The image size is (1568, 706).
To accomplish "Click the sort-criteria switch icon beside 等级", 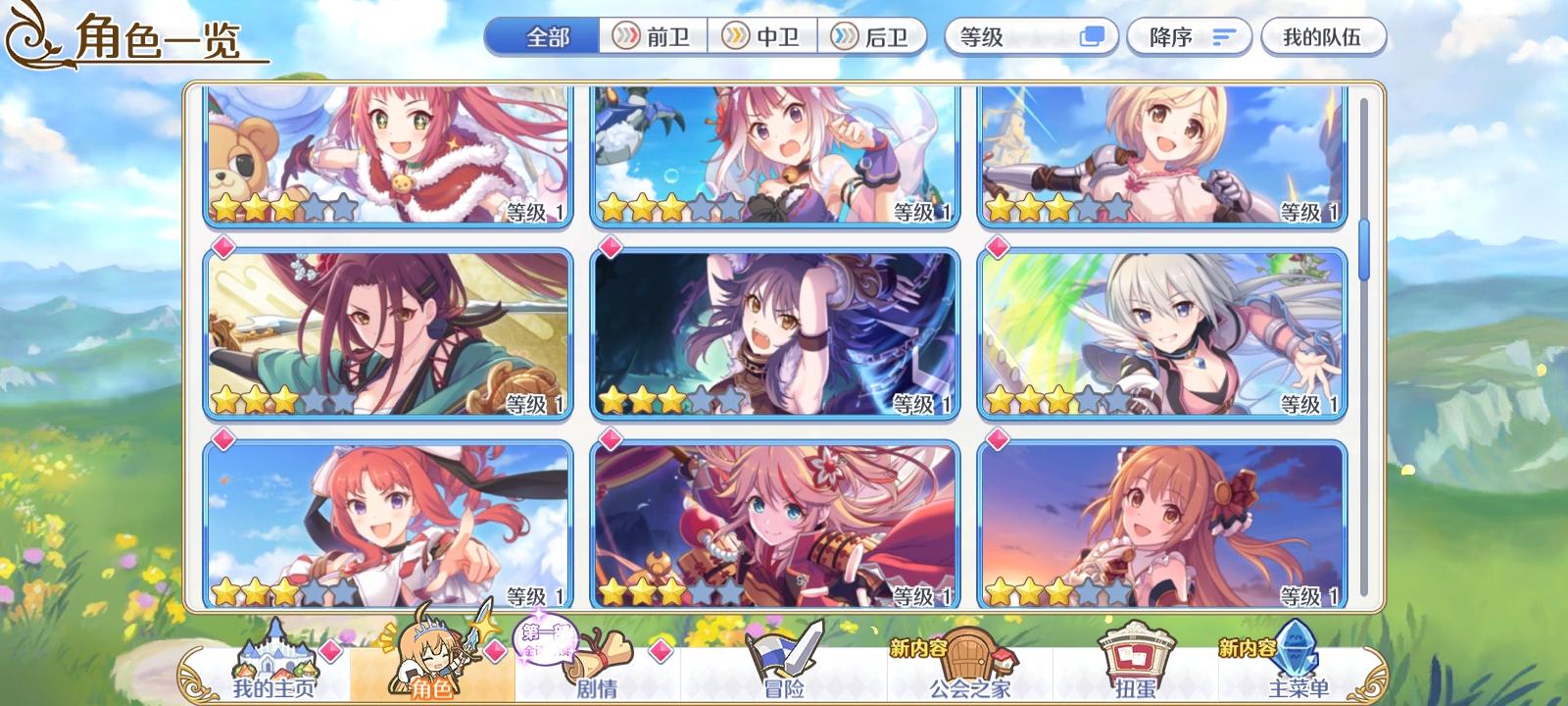I will [1093, 35].
